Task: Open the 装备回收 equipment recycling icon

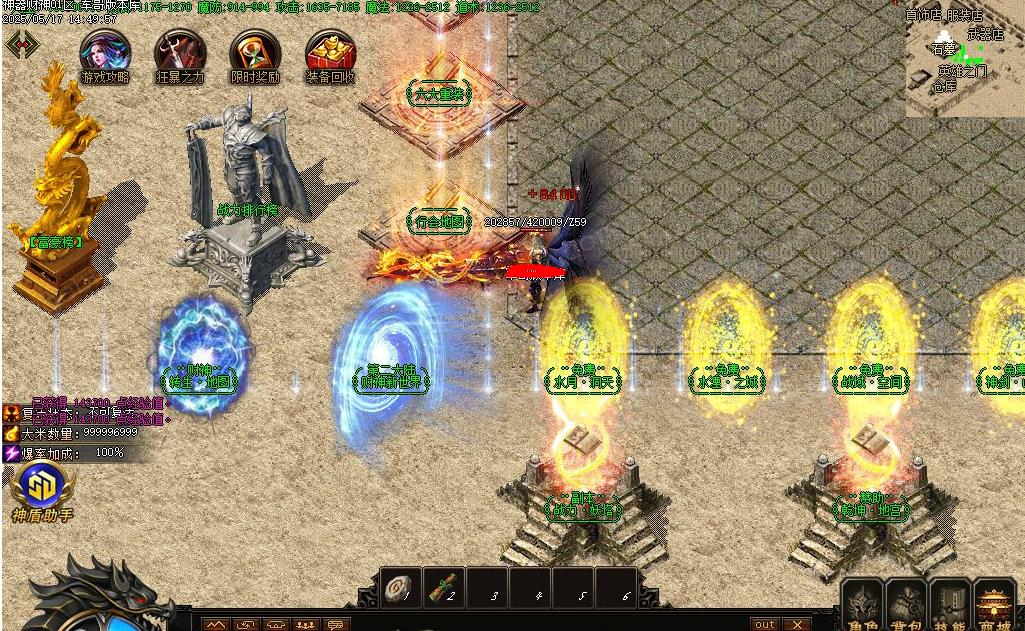Action: 330,54
